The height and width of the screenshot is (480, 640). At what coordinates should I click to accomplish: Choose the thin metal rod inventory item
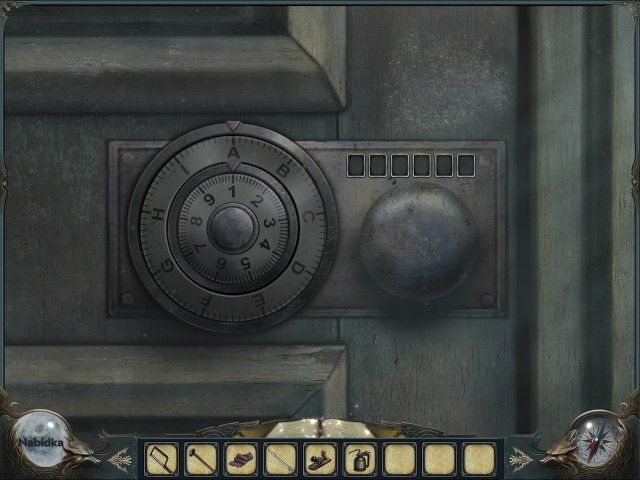(281, 459)
